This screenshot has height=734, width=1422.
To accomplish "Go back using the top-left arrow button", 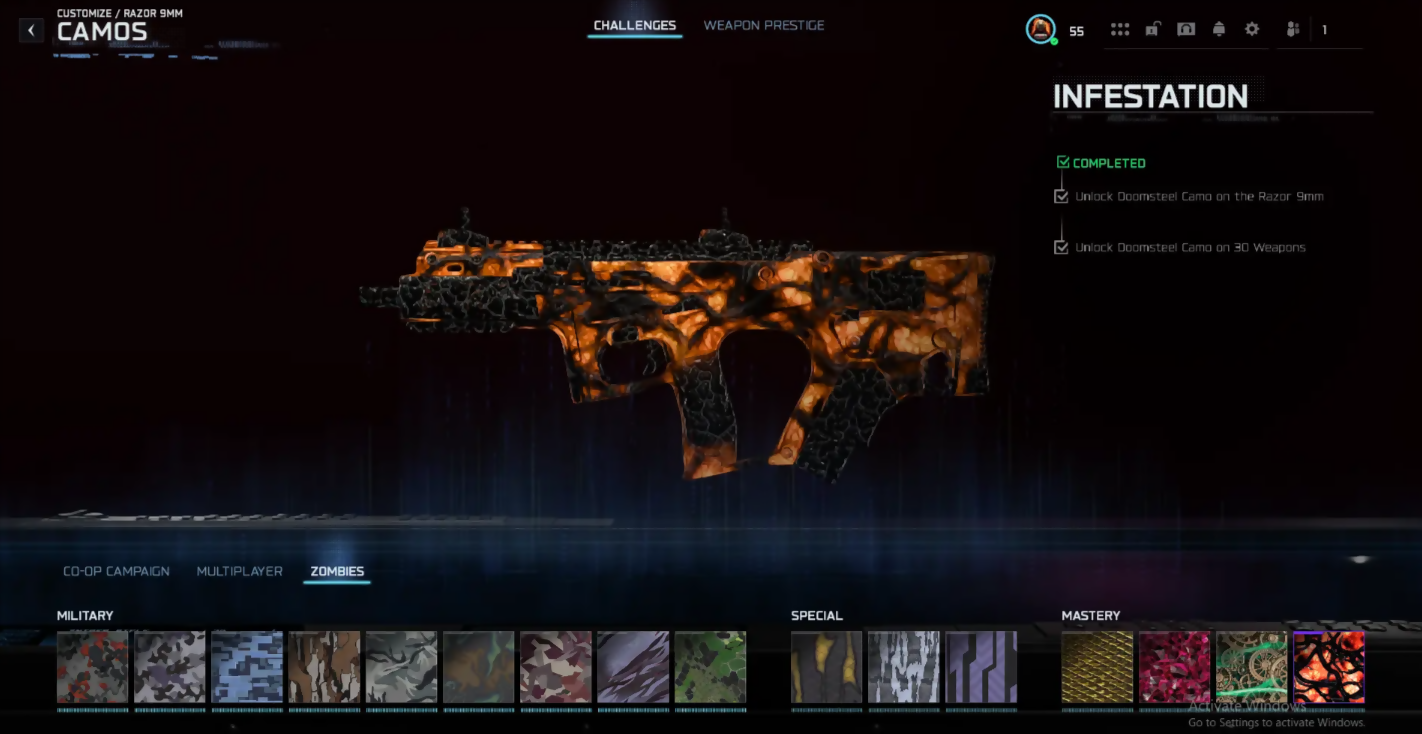I will (x=31, y=30).
